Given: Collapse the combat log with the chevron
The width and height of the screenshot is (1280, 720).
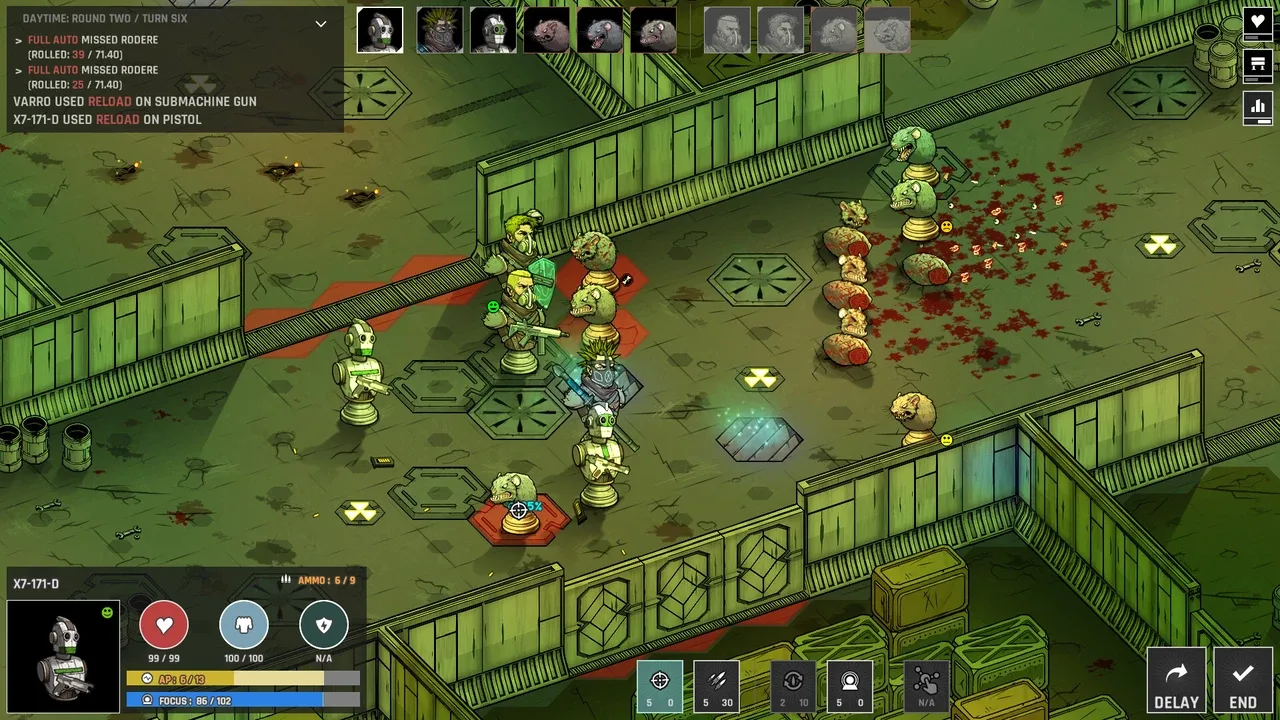Looking at the screenshot, I should point(321,23).
